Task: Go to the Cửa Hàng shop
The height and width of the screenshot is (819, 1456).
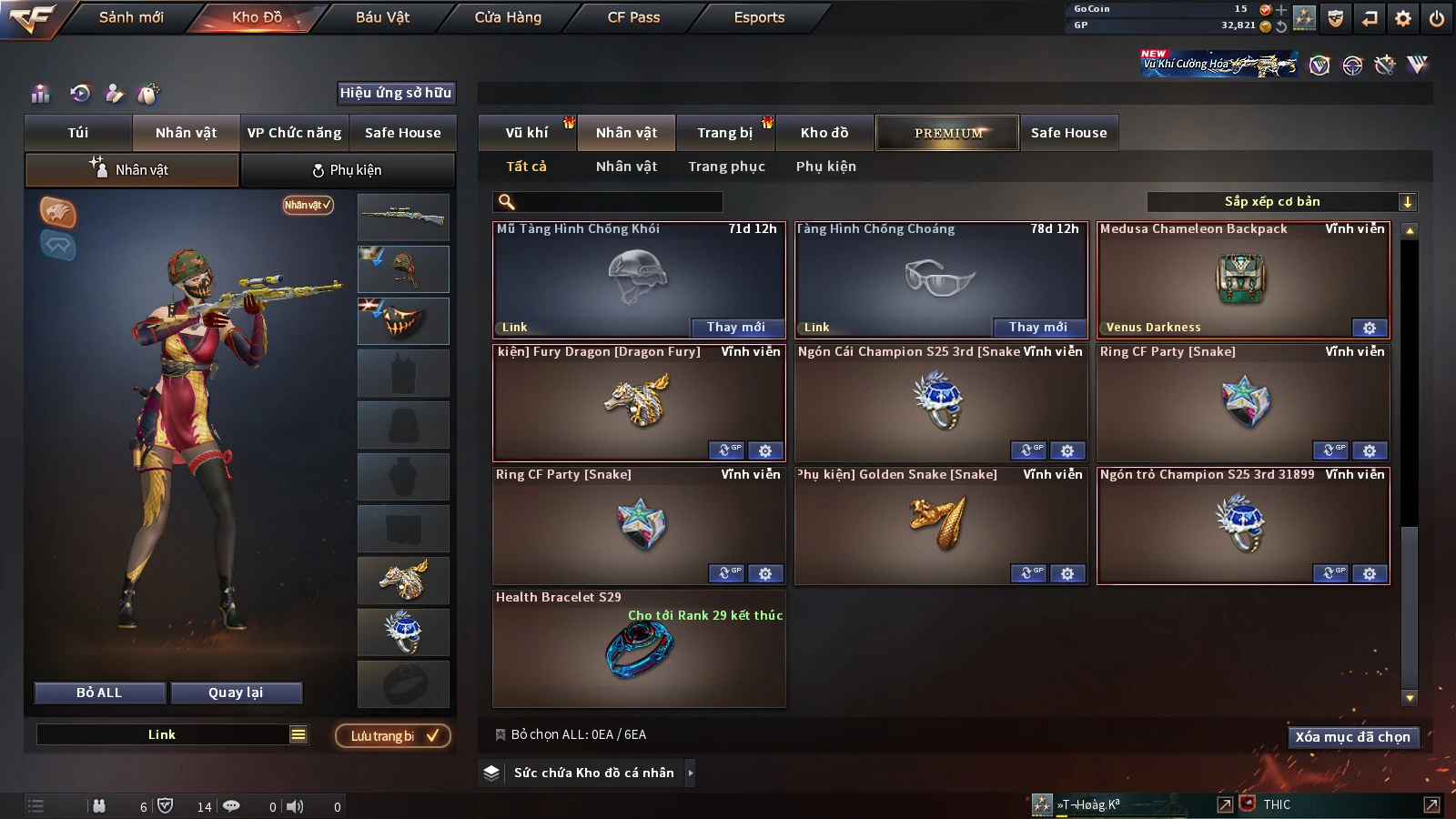Action: point(508,17)
